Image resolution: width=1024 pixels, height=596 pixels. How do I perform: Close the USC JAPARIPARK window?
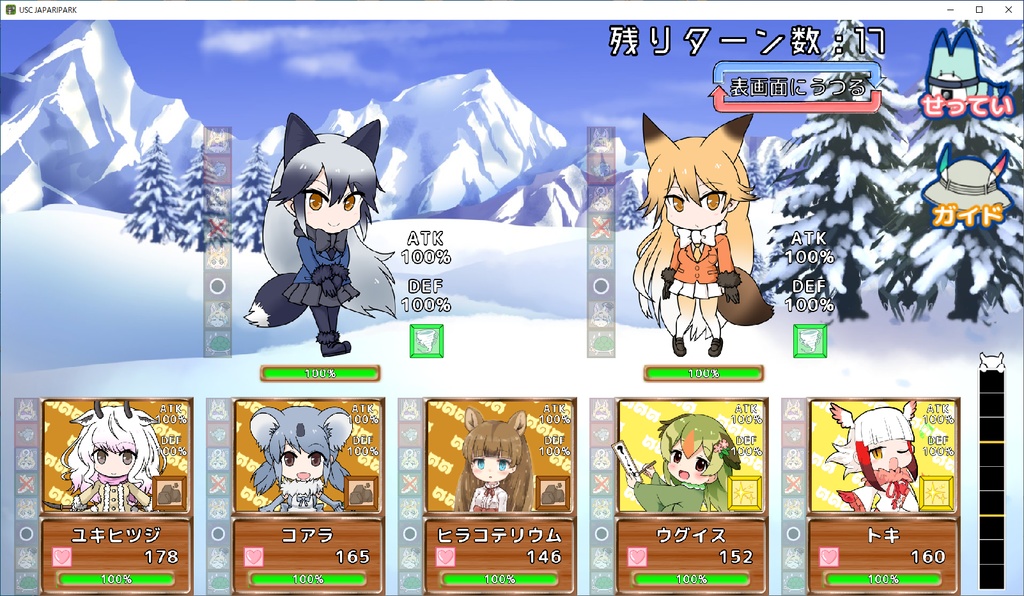(1005, 9)
